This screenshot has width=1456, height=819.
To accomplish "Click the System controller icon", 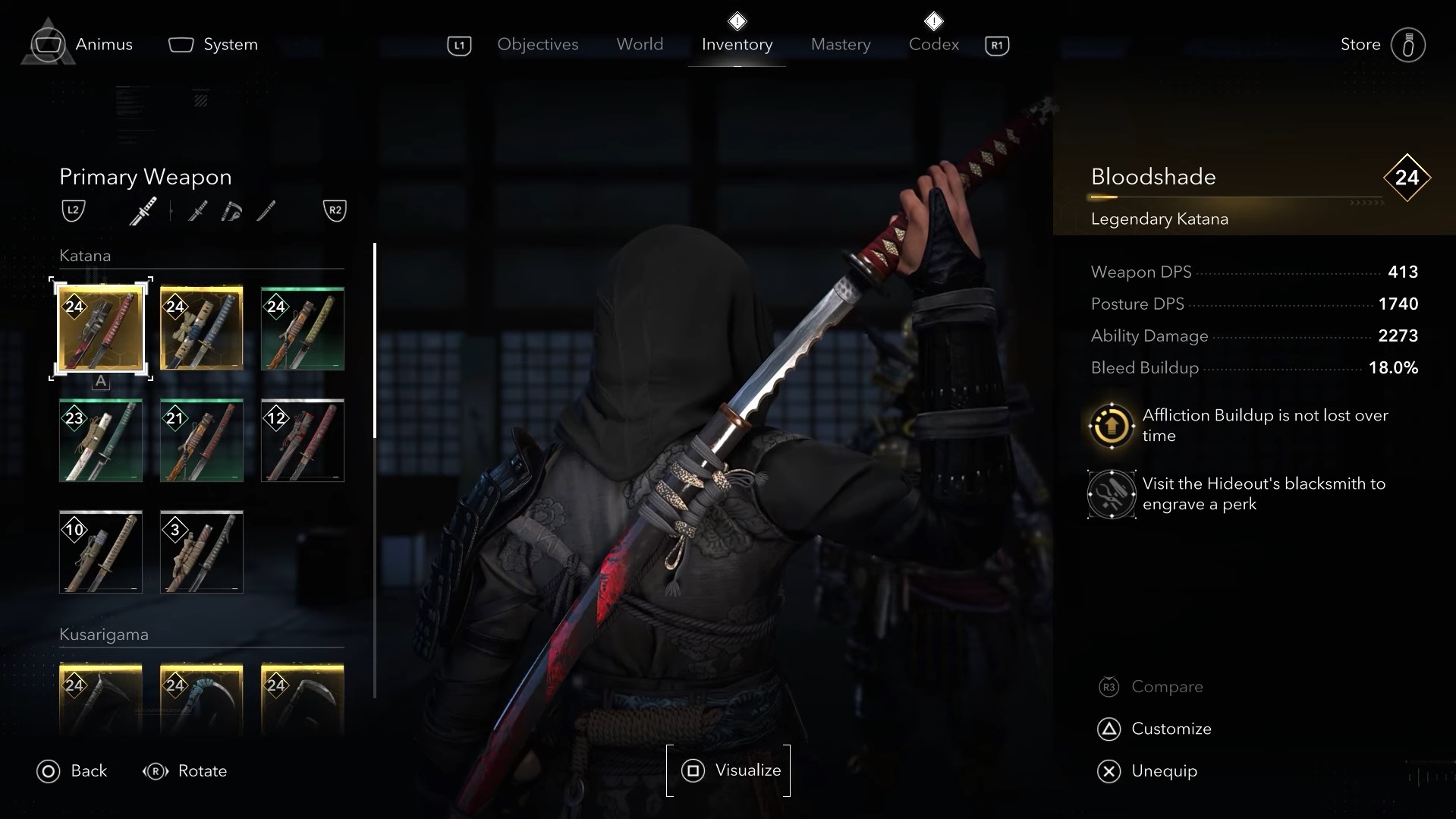I will click(180, 44).
